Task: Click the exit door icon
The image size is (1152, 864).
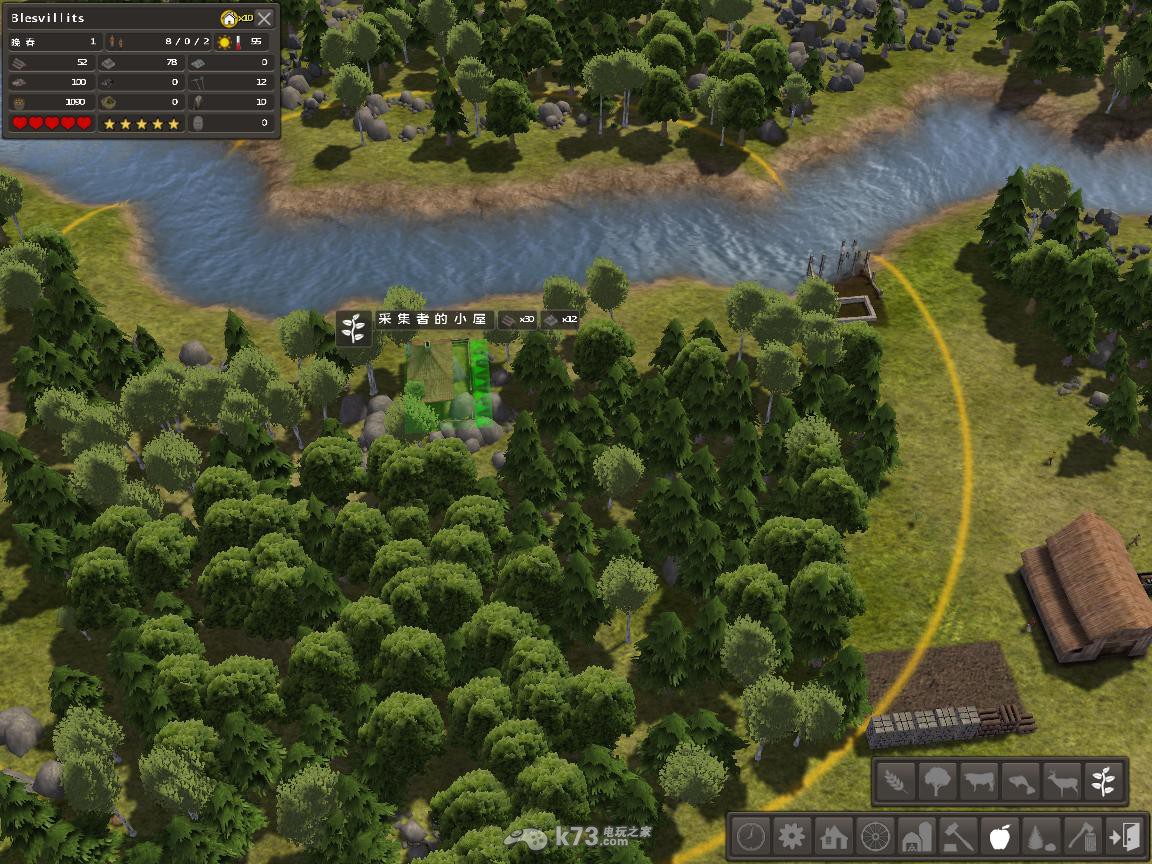Action: 1124,835
